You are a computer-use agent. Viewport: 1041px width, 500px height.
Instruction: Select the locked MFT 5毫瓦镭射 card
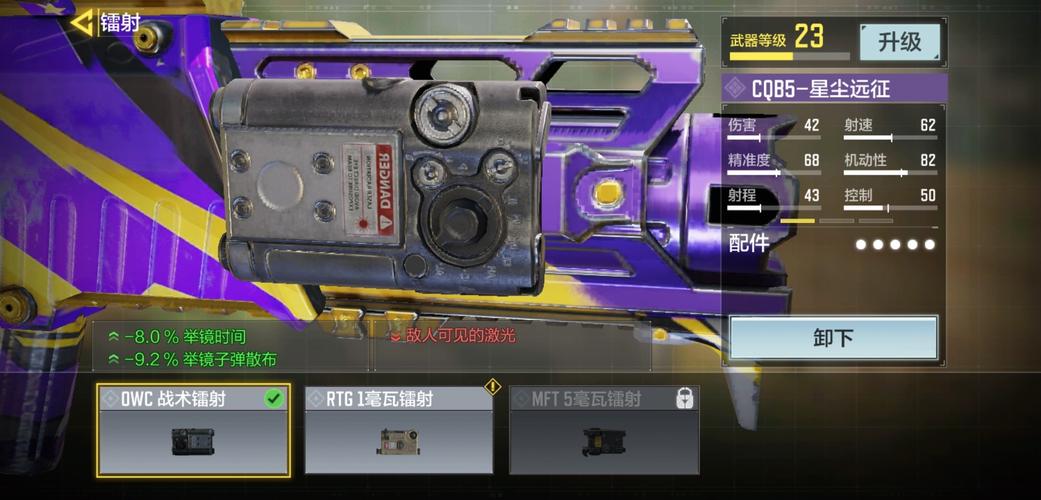pyautogui.click(x=603, y=429)
